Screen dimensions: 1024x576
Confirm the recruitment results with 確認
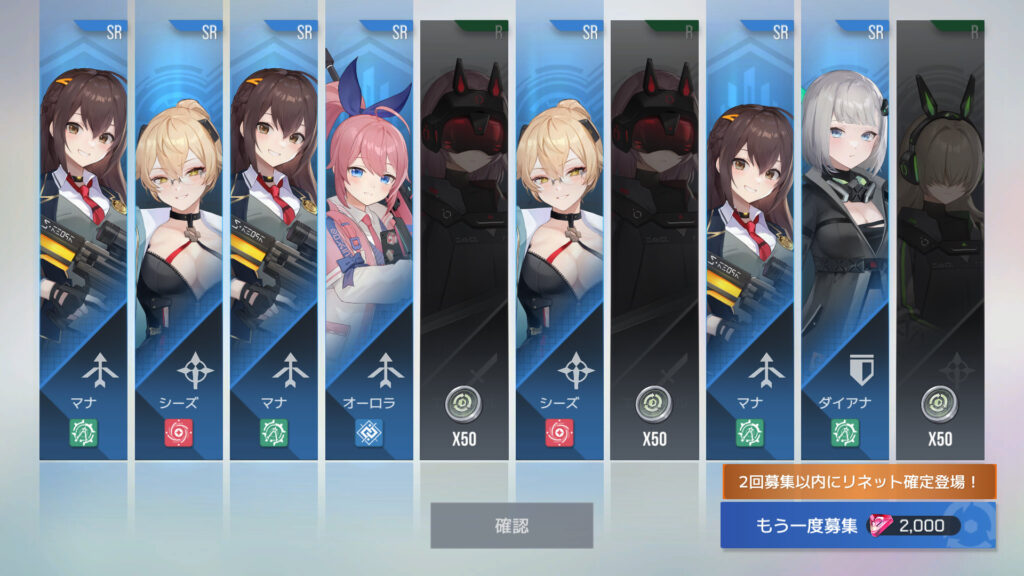[x=511, y=525]
